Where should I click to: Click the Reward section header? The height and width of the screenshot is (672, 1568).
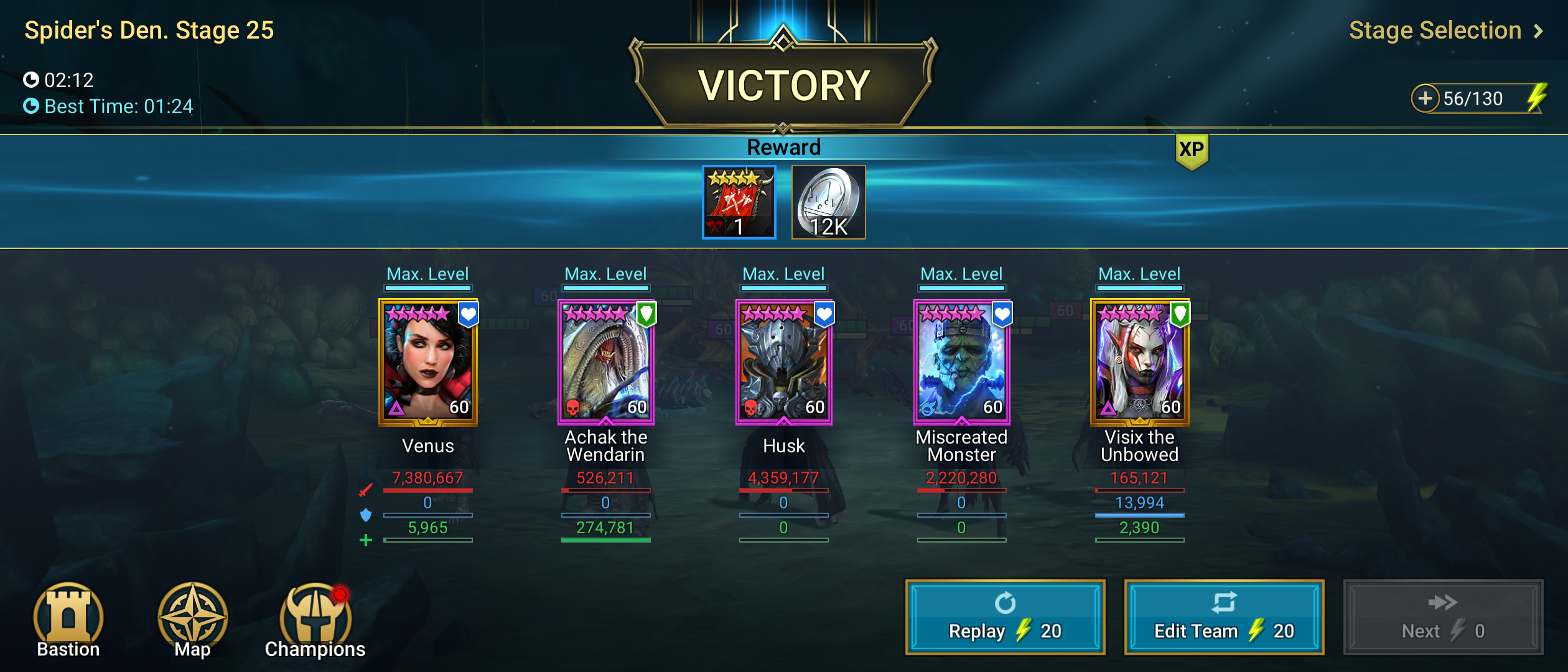[784, 147]
